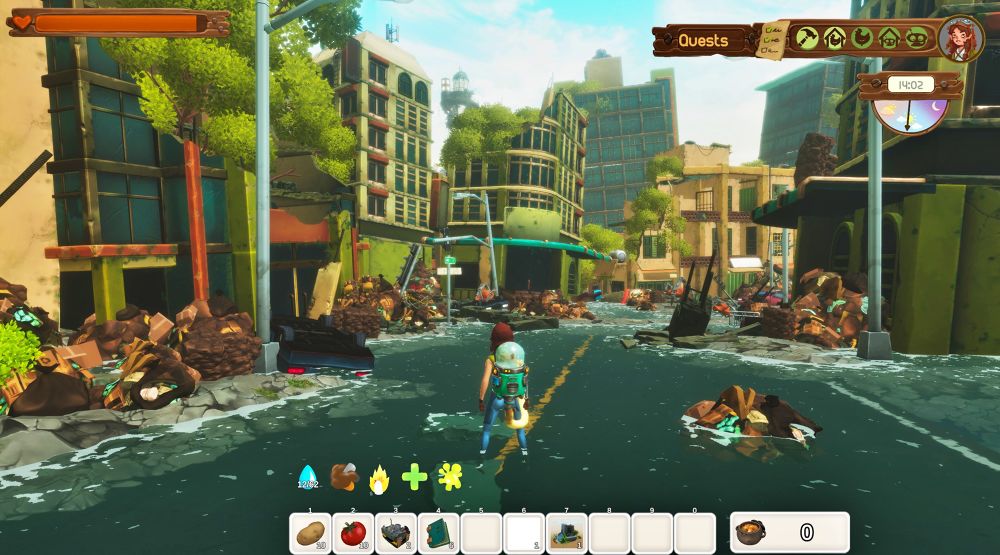Open the hammer build menu
1000x555 pixels.
pos(806,38)
